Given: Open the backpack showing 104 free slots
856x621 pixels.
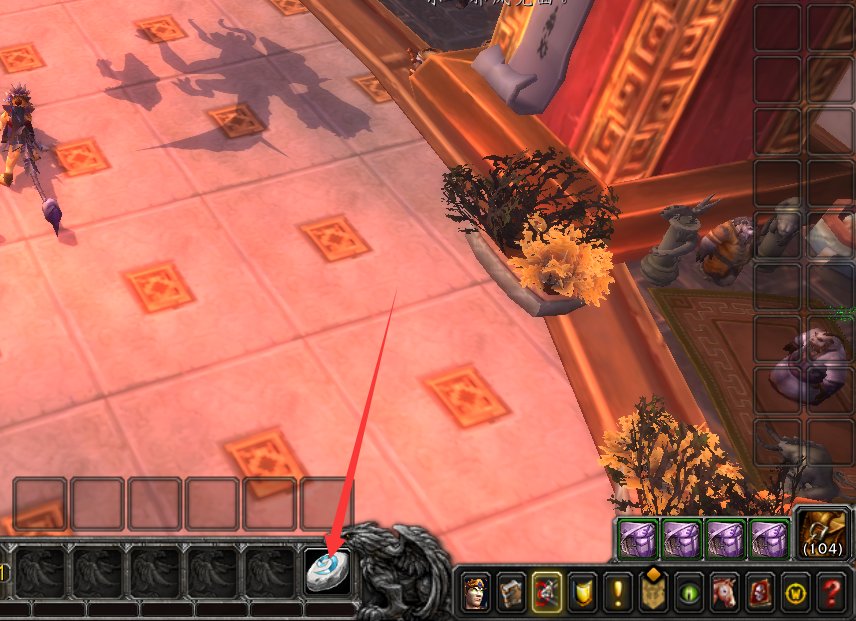Looking at the screenshot, I should click(823, 533).
